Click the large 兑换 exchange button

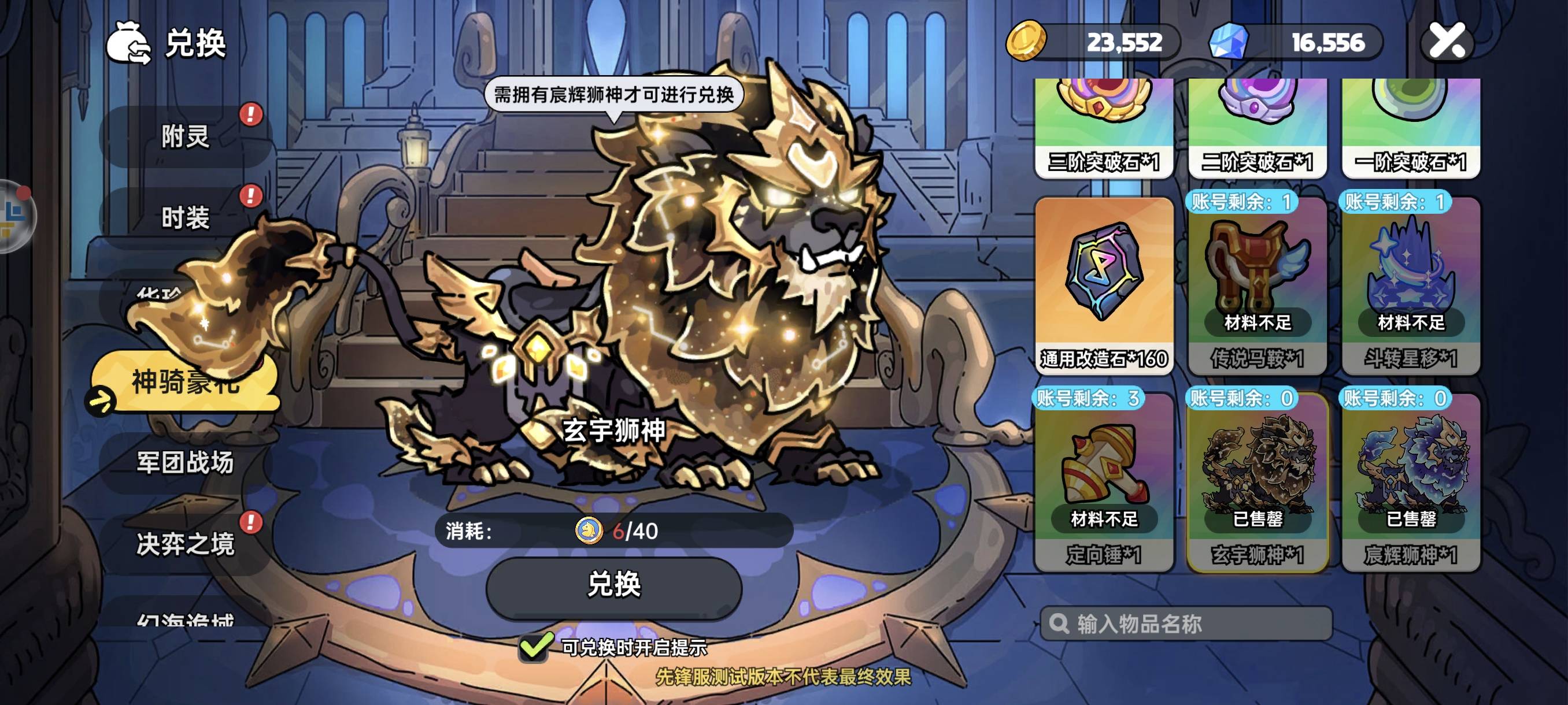[x=613, y=585]
